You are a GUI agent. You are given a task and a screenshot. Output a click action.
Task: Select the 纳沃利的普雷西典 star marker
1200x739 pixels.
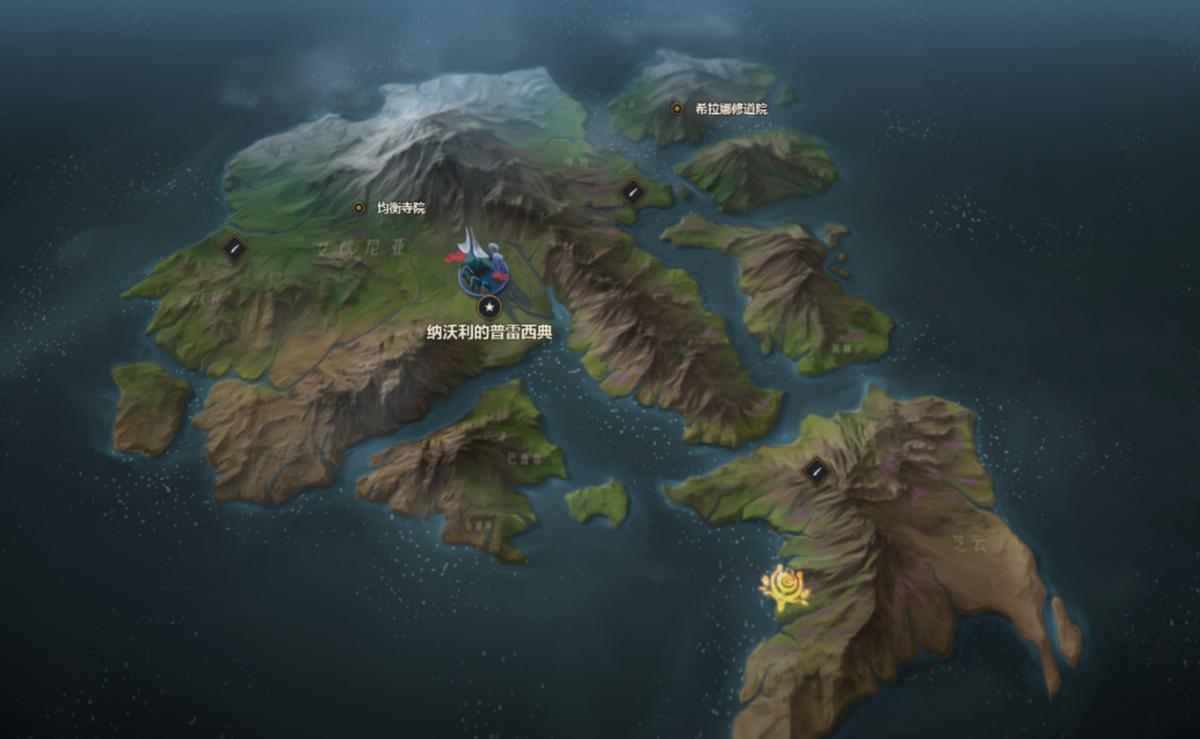(489, 307)
